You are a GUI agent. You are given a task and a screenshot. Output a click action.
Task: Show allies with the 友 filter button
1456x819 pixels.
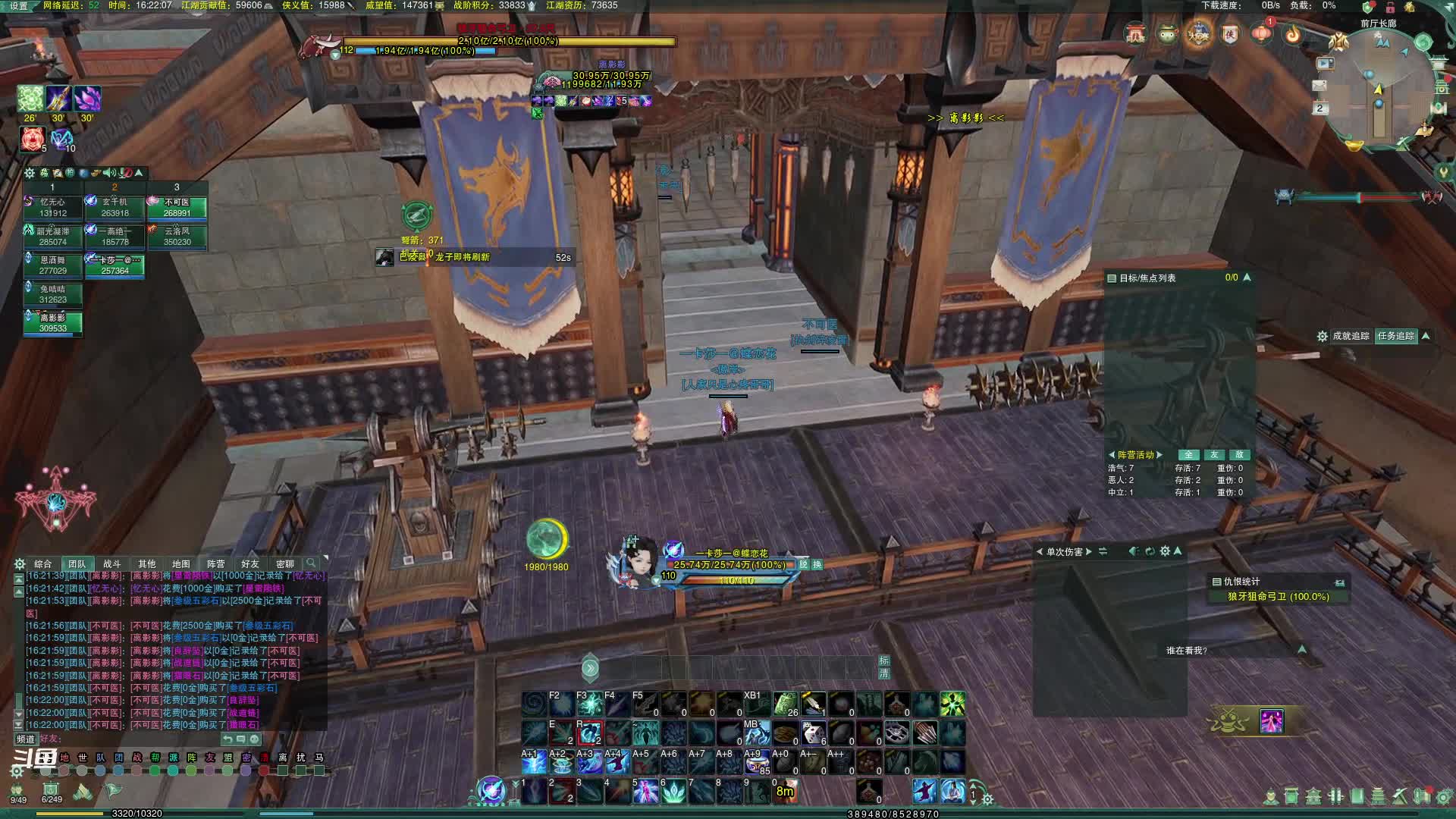coord(1214,455)
